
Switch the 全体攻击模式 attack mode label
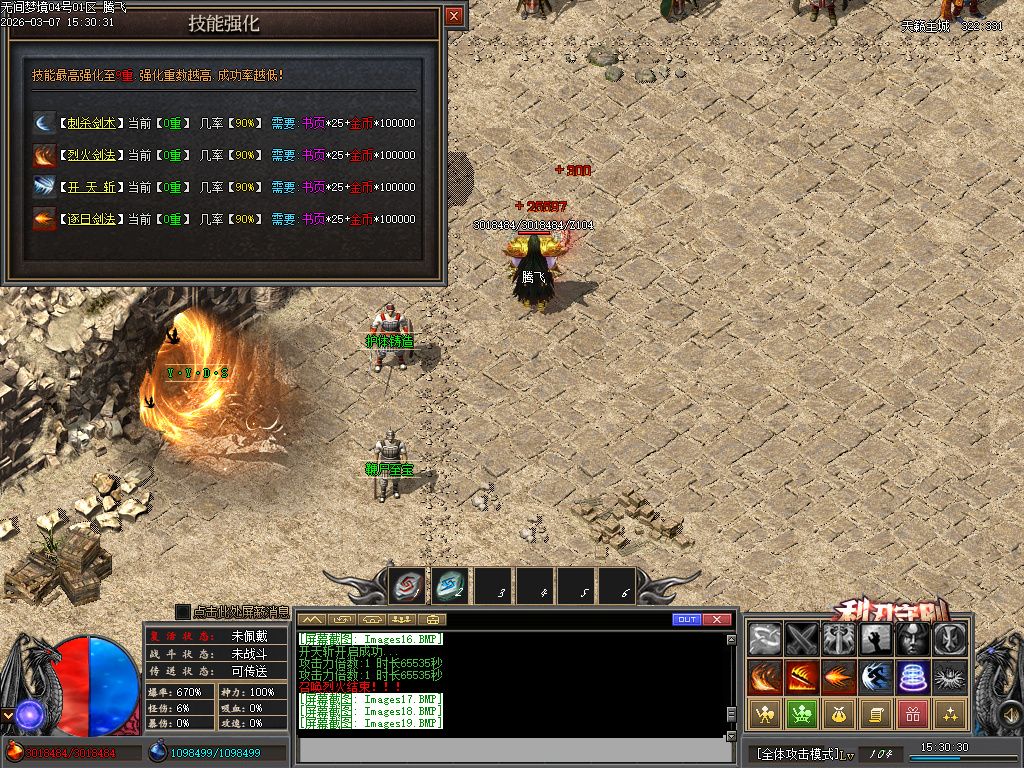coord(797,753)
